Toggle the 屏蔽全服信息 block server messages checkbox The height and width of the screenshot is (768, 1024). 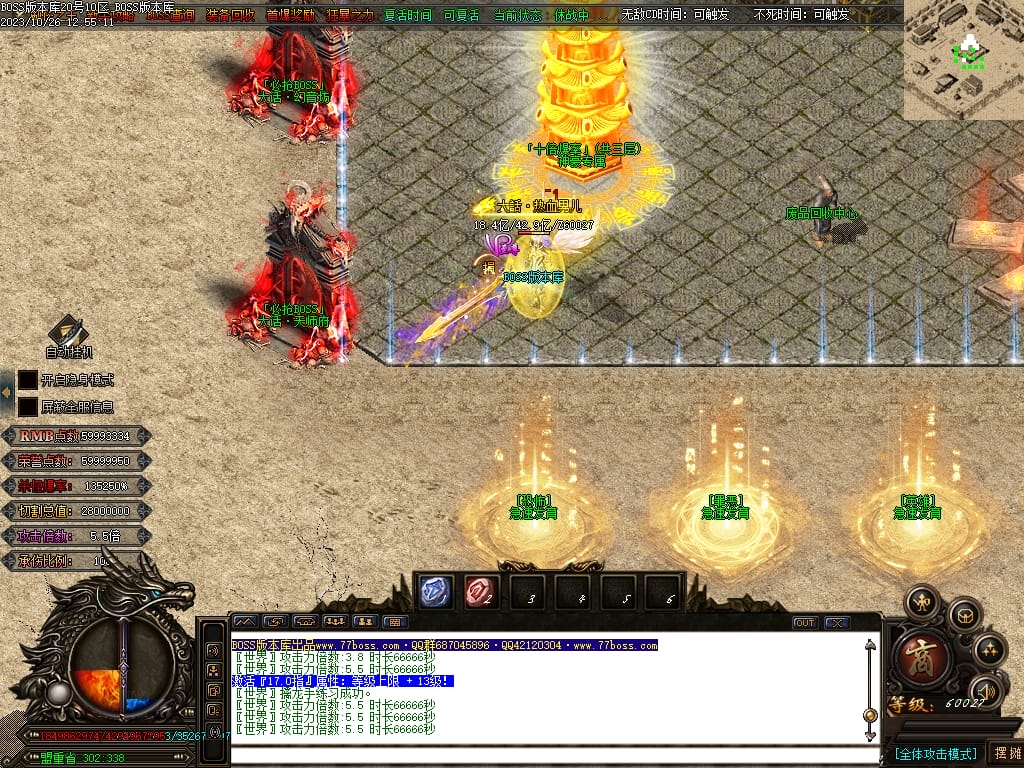(x=28, y=407)
